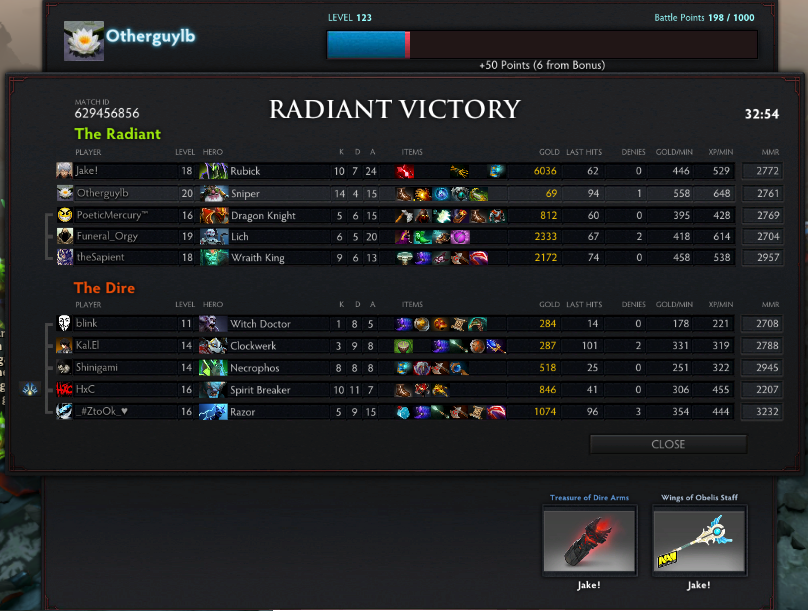Image resolution: width=808 pixels, height=611 pixels.
Task: Close the post-game scoreboard
Action: click(x=668, y=444)
